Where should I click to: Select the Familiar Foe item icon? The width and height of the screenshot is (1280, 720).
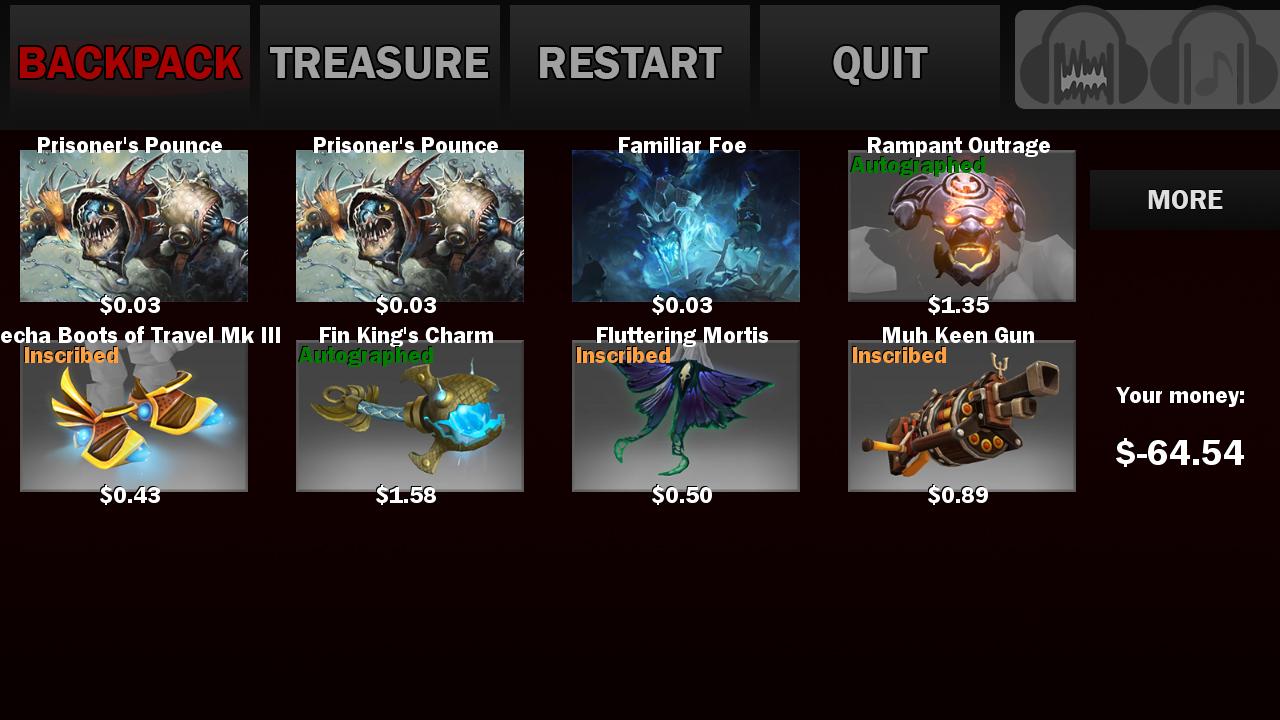[x=685, y=225]
